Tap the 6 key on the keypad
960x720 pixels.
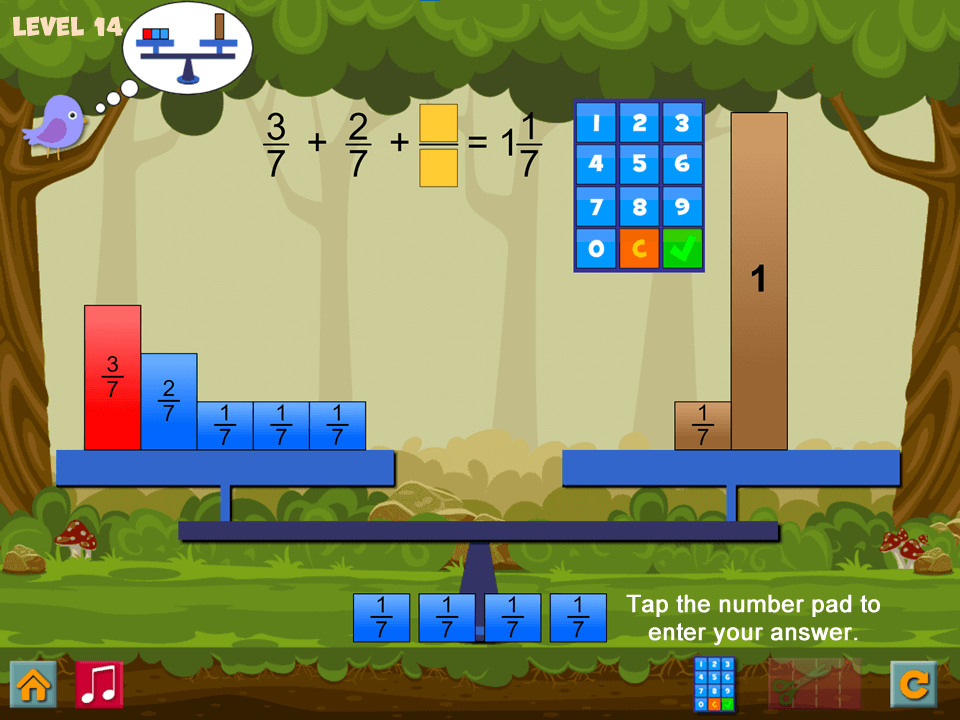tap(682, 164)
